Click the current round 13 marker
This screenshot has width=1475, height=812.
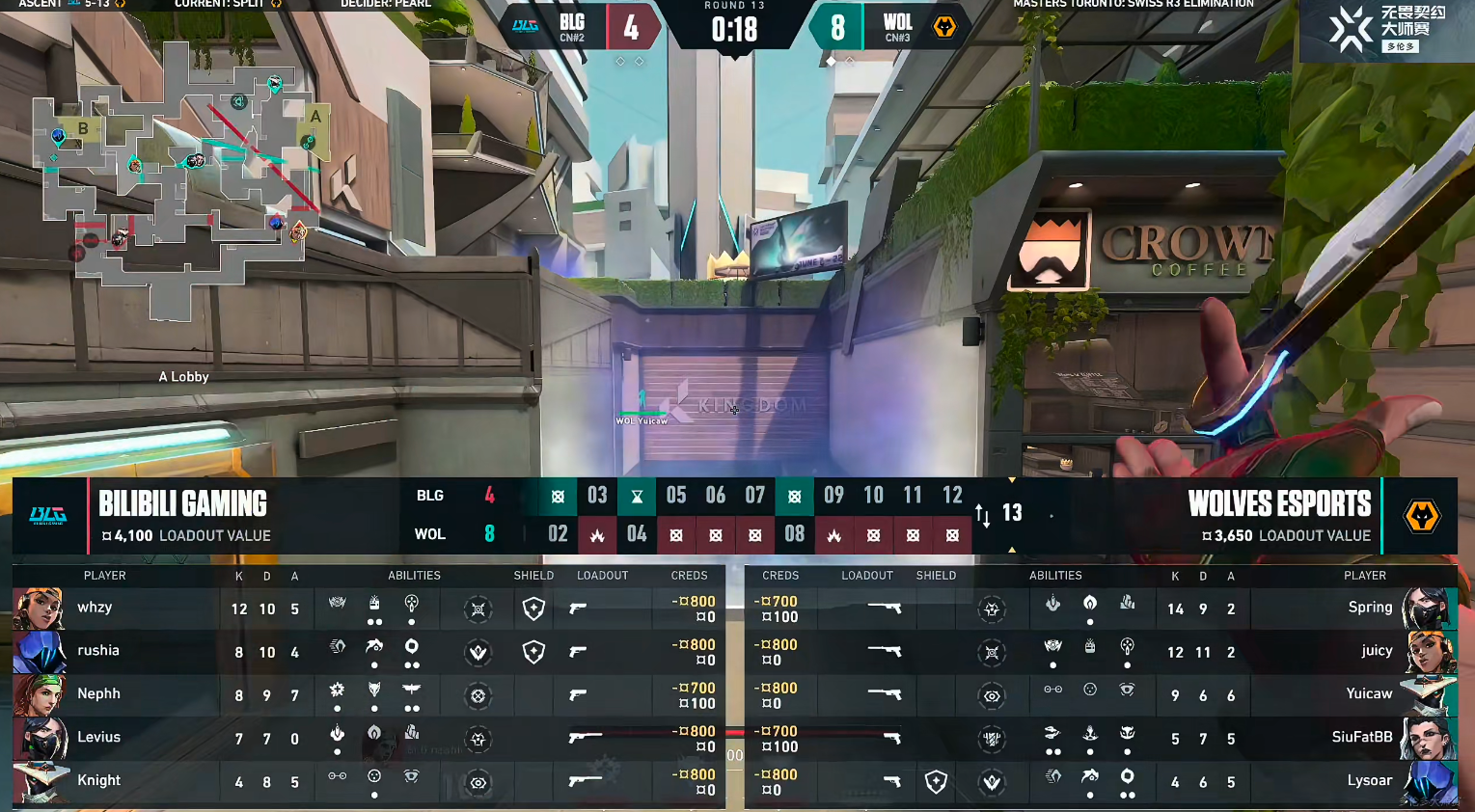tap(1012, 513)
